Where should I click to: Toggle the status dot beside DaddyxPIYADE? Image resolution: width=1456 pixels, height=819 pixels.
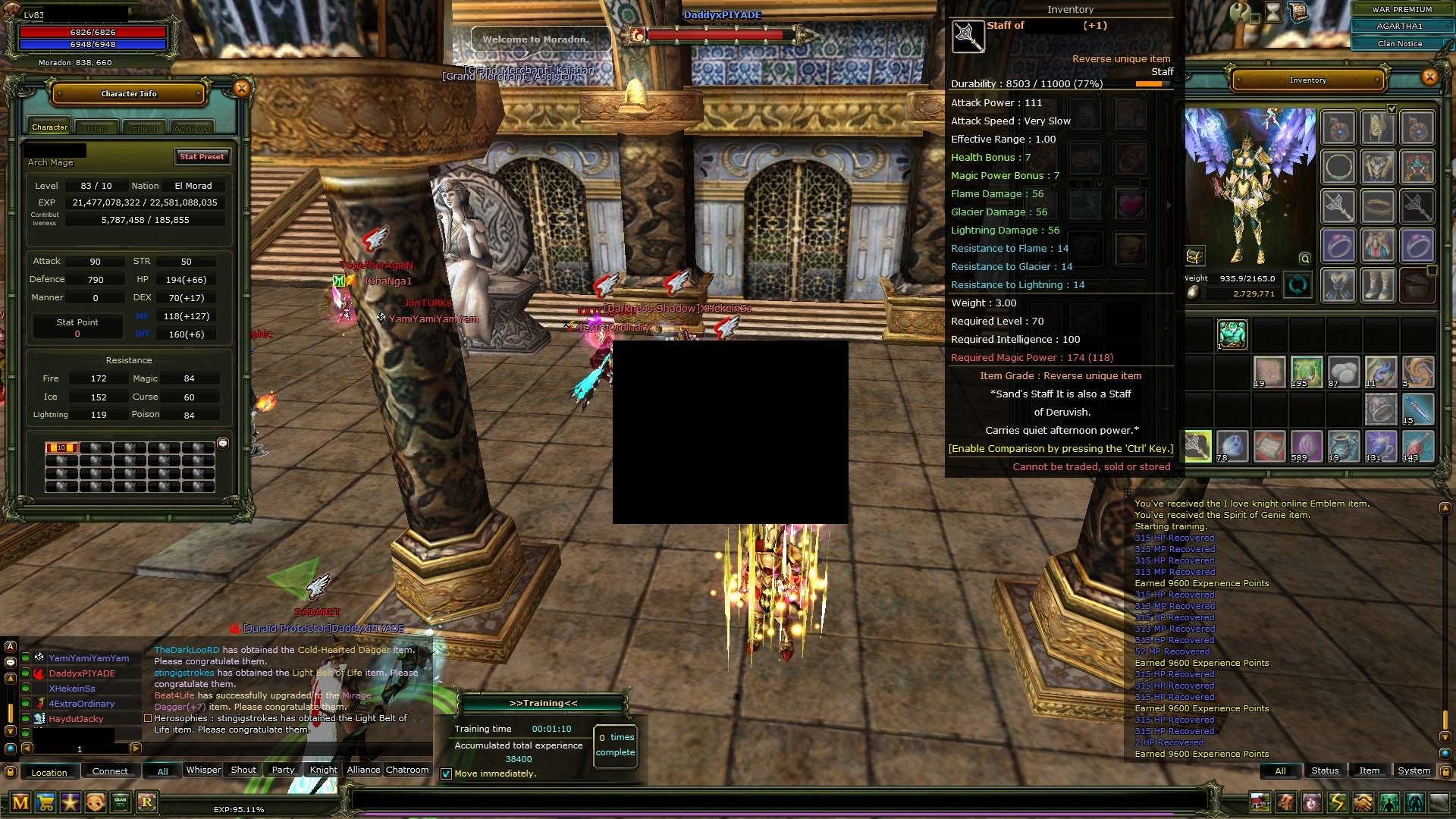(x=25, y=673)
